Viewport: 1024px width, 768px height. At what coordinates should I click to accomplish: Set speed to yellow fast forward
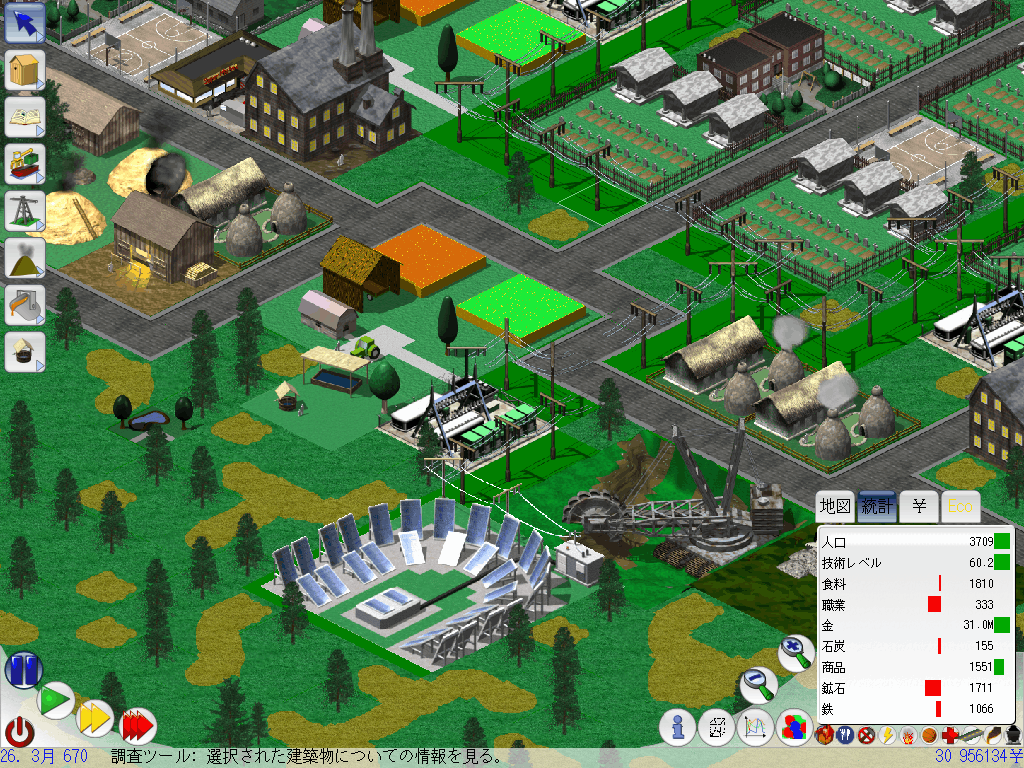[95, 718]
